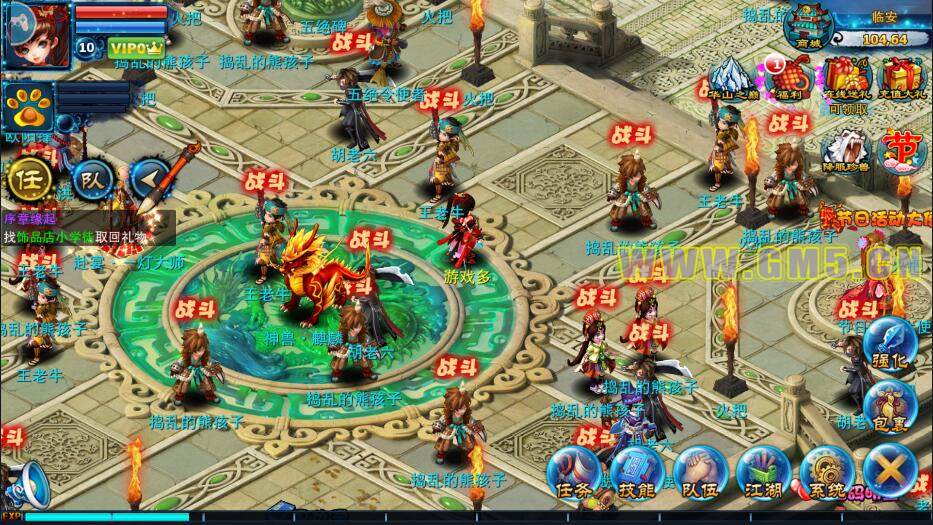Open the 节 festival activity icon
Image resolution: width=933 pixels, height=525 pixels.
pos(902,150)
